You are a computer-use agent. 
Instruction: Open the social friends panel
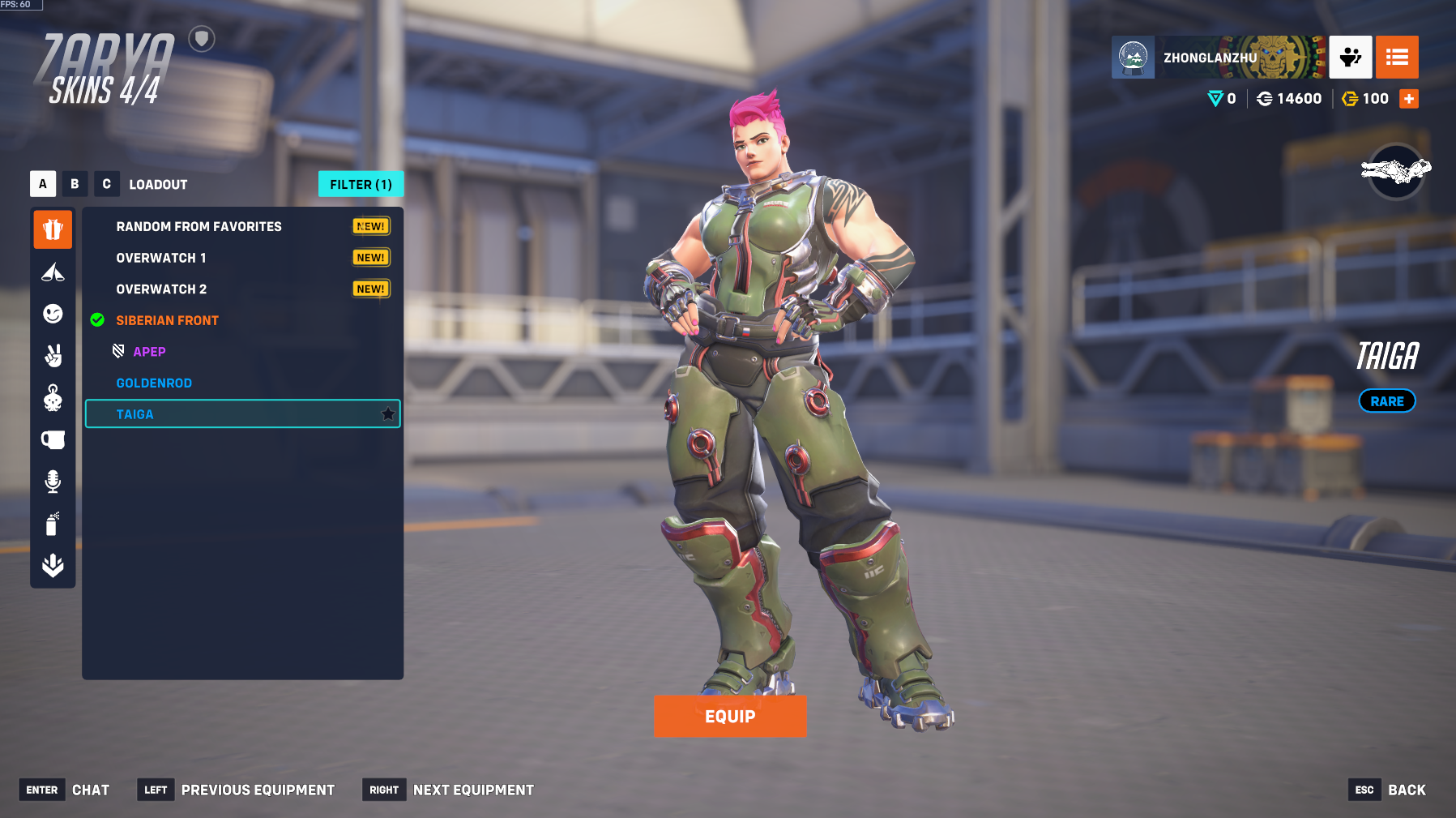pyautogui.click(x=1350, y=57)
